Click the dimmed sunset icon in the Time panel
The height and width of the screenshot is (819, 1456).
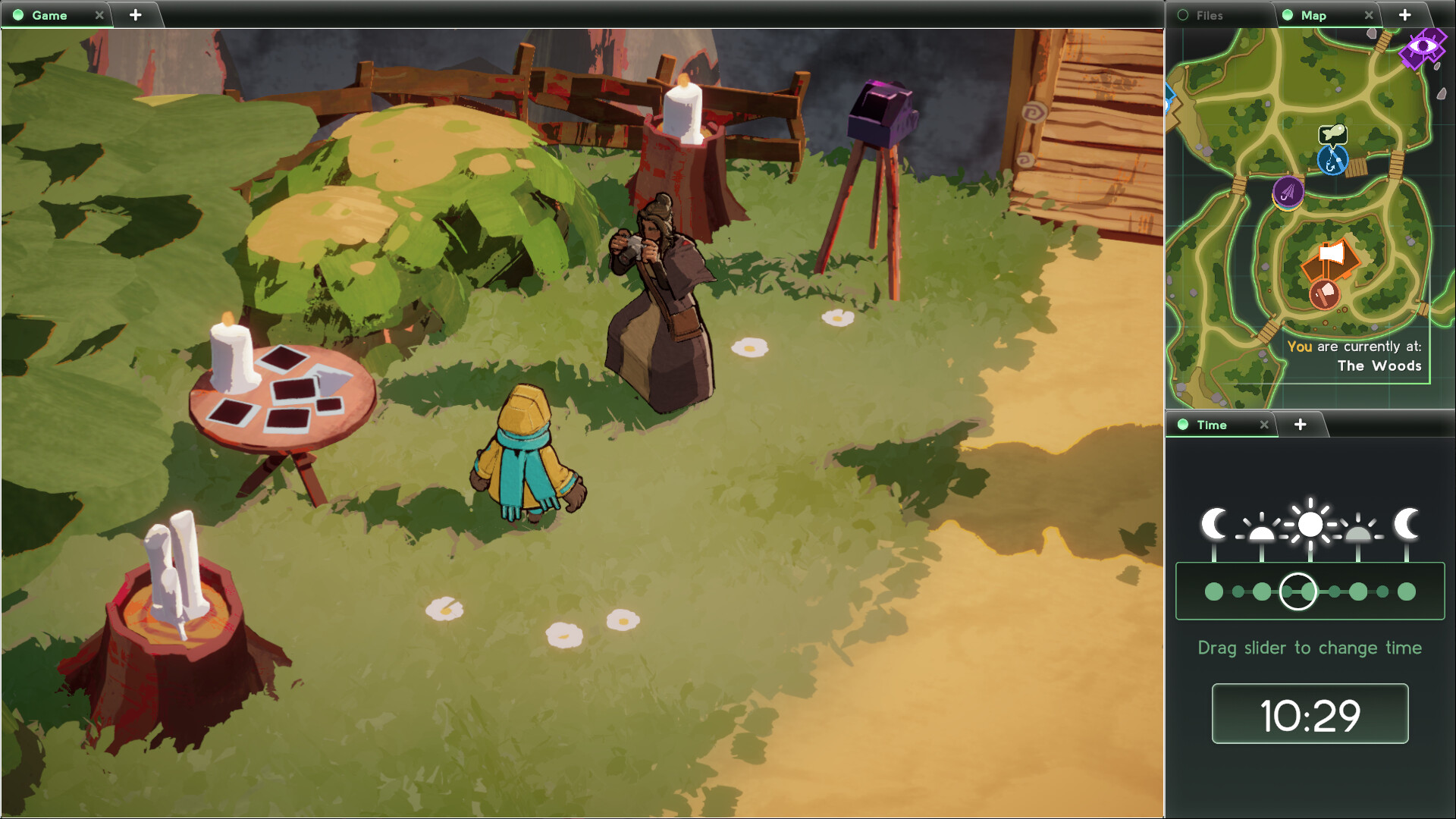[x=1357, y=531]
